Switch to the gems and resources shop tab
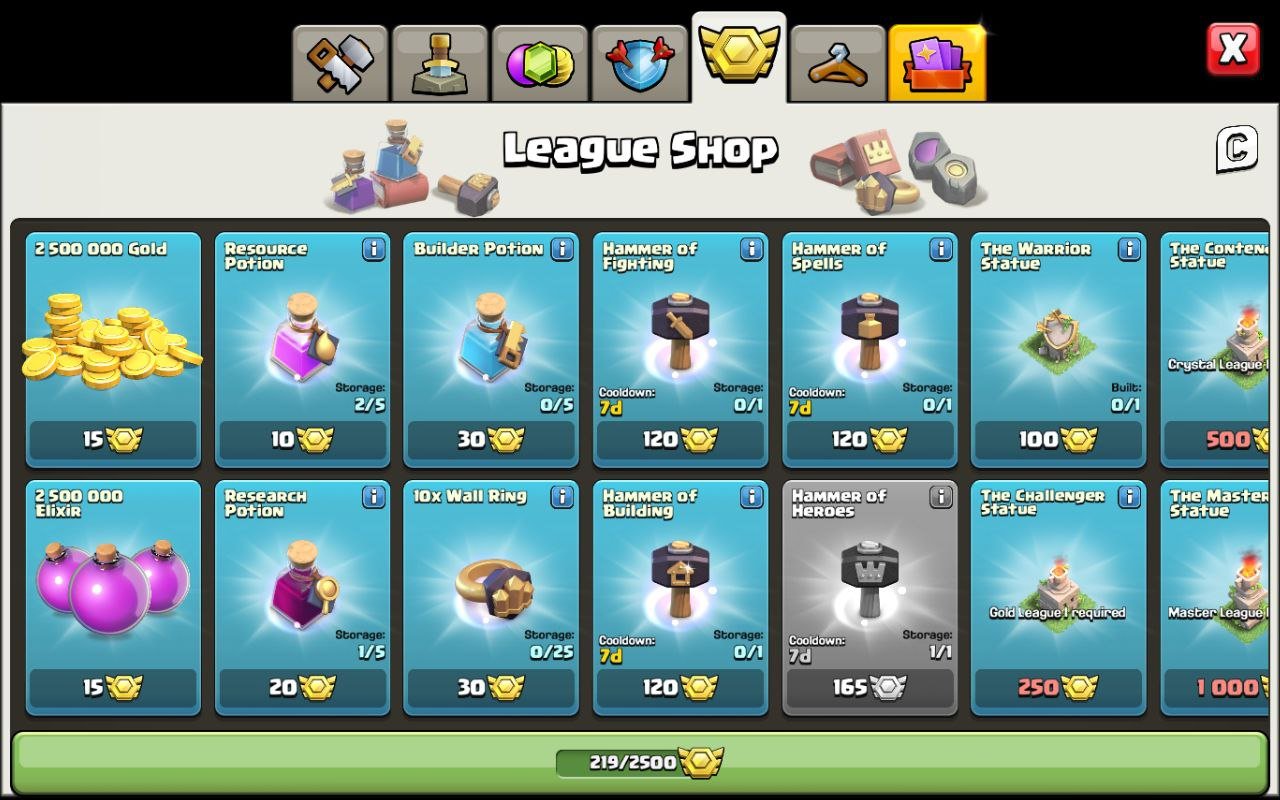 pos(540,62)
